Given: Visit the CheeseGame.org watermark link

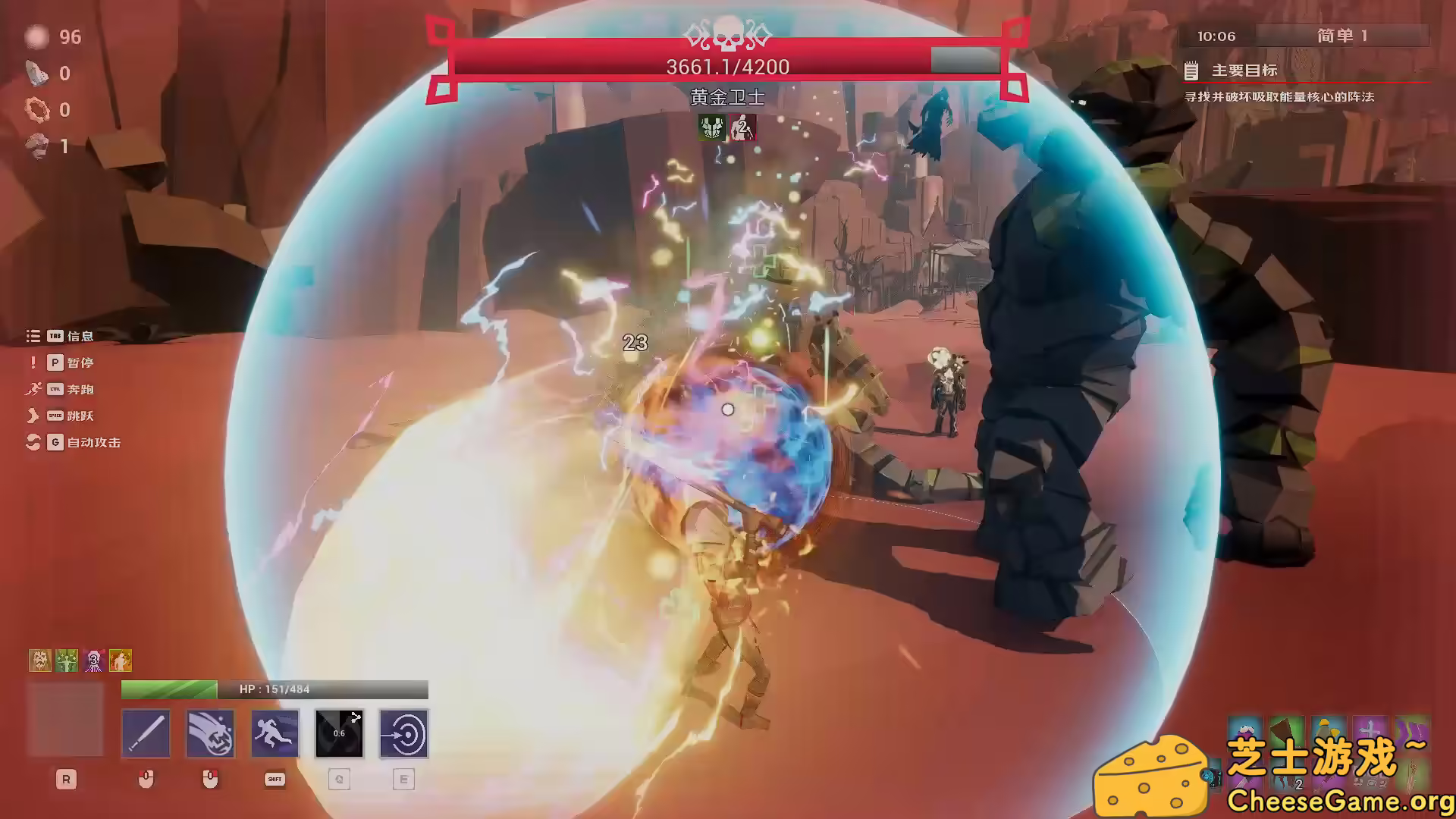Looking at the screenshot, I should (x=1339, y=800).
